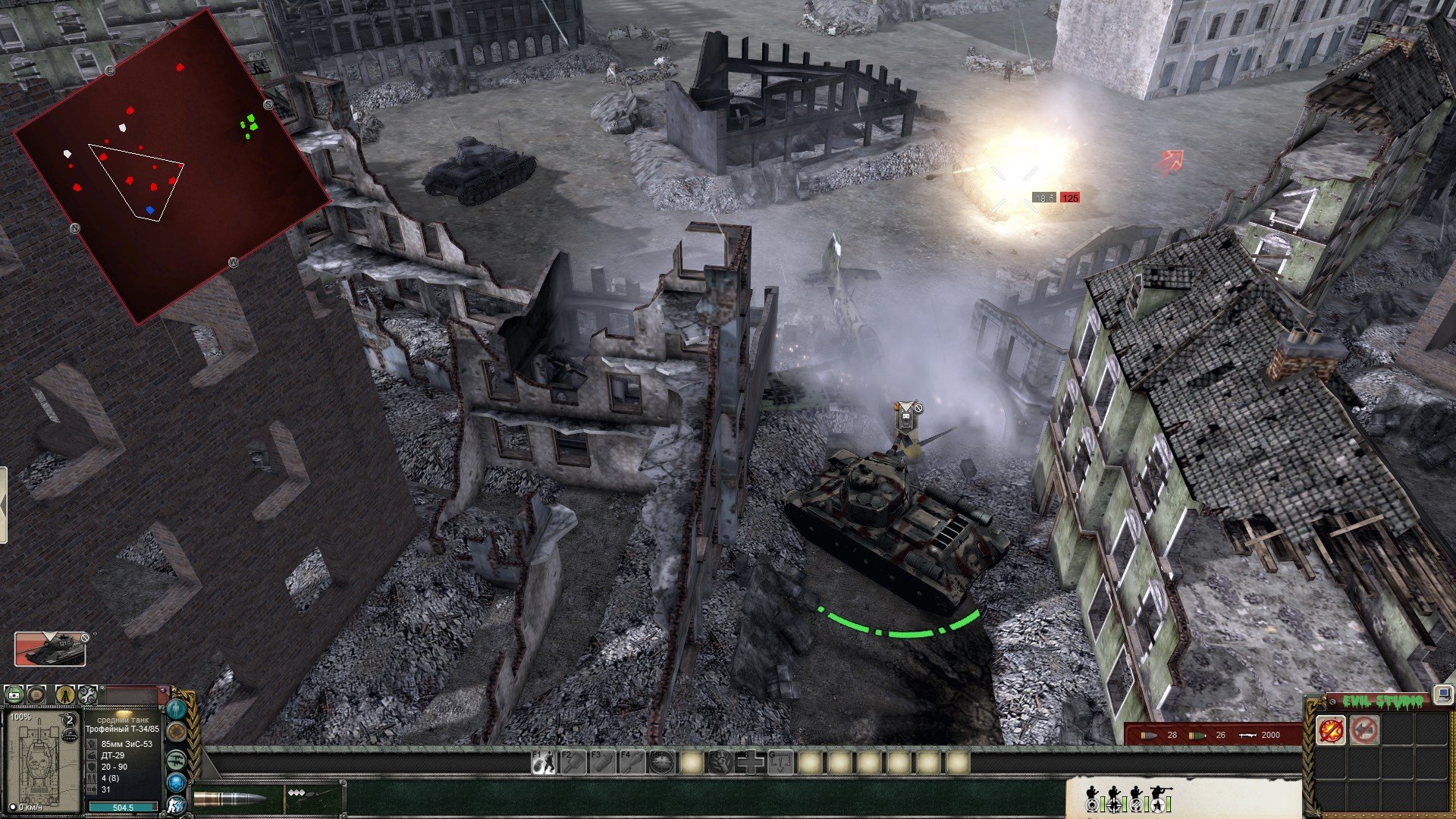The image size is (1456, 819).
Task: Click the G exit vehicle command
Action: point(780,762)
